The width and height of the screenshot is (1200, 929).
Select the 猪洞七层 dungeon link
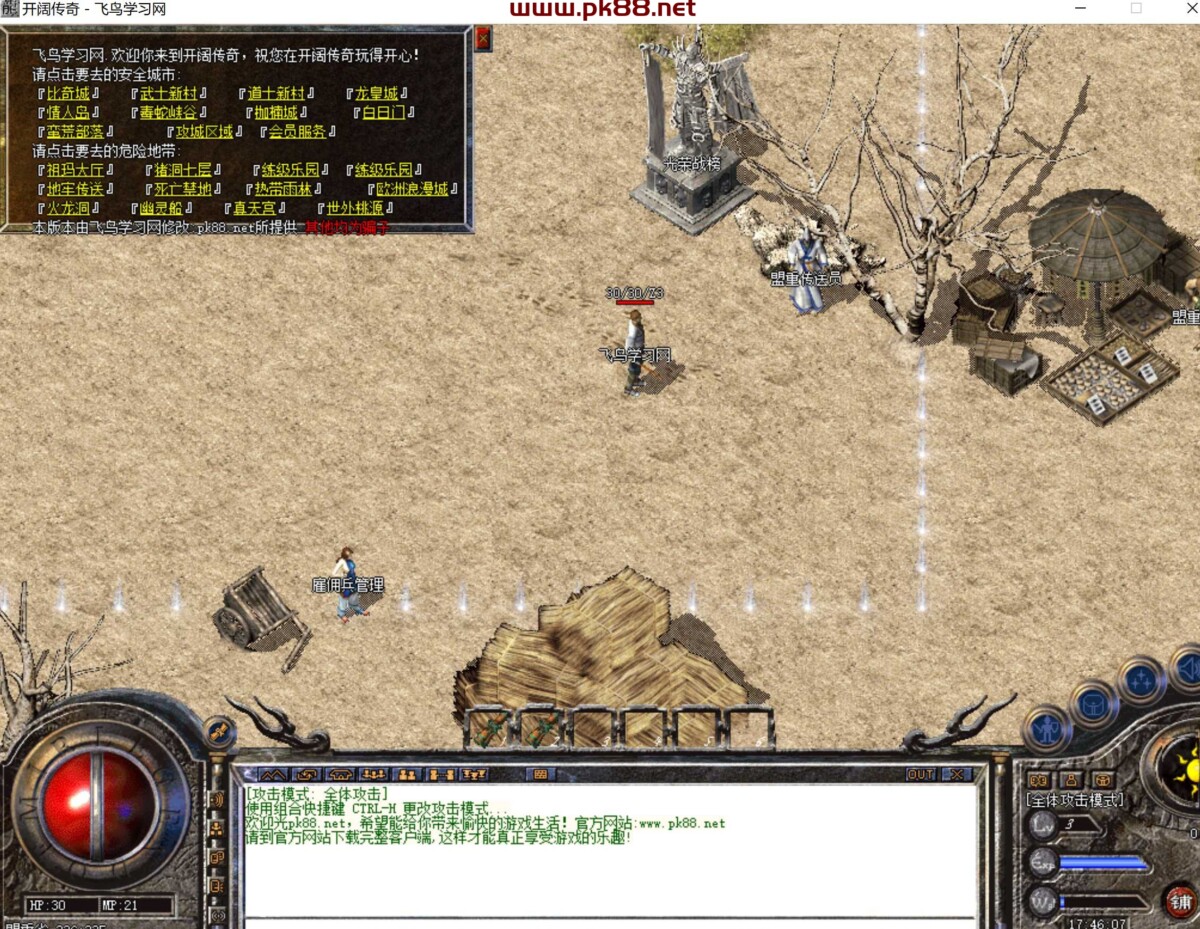pyautogui.click(x=182, y=170)
